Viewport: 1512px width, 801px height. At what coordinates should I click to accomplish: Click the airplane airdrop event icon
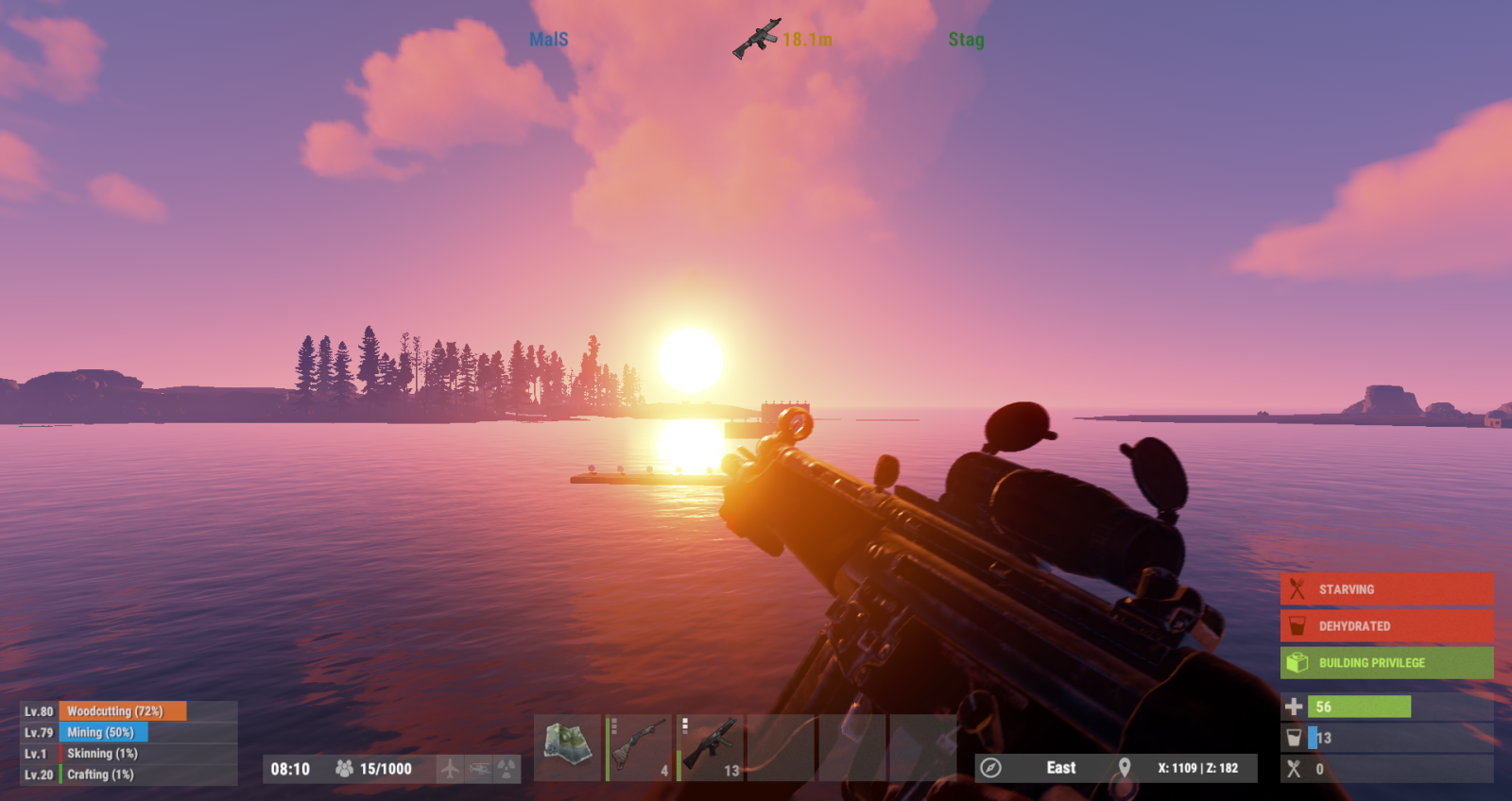(x=450, y=769)
